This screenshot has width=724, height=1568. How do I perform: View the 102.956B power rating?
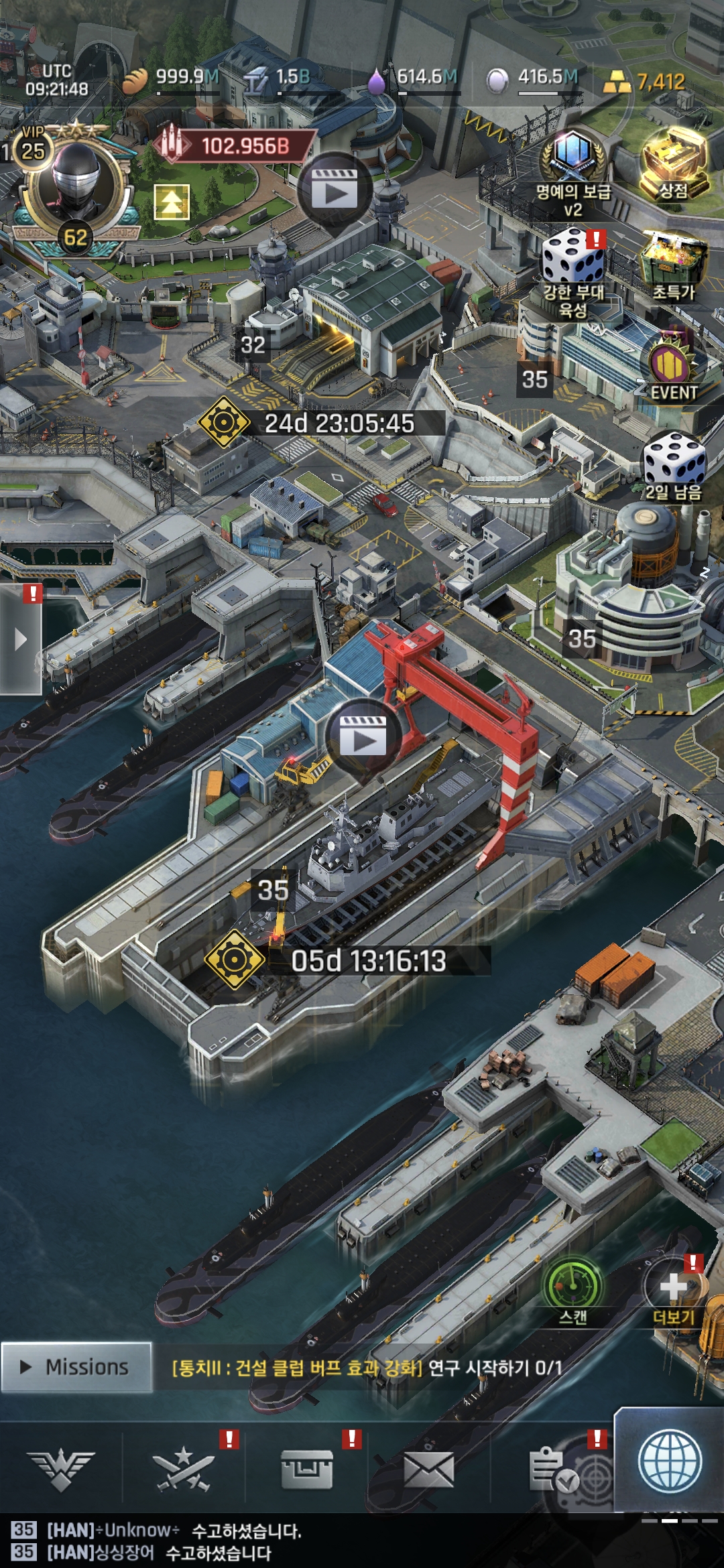pyautogui.click(x=235, y=145)
